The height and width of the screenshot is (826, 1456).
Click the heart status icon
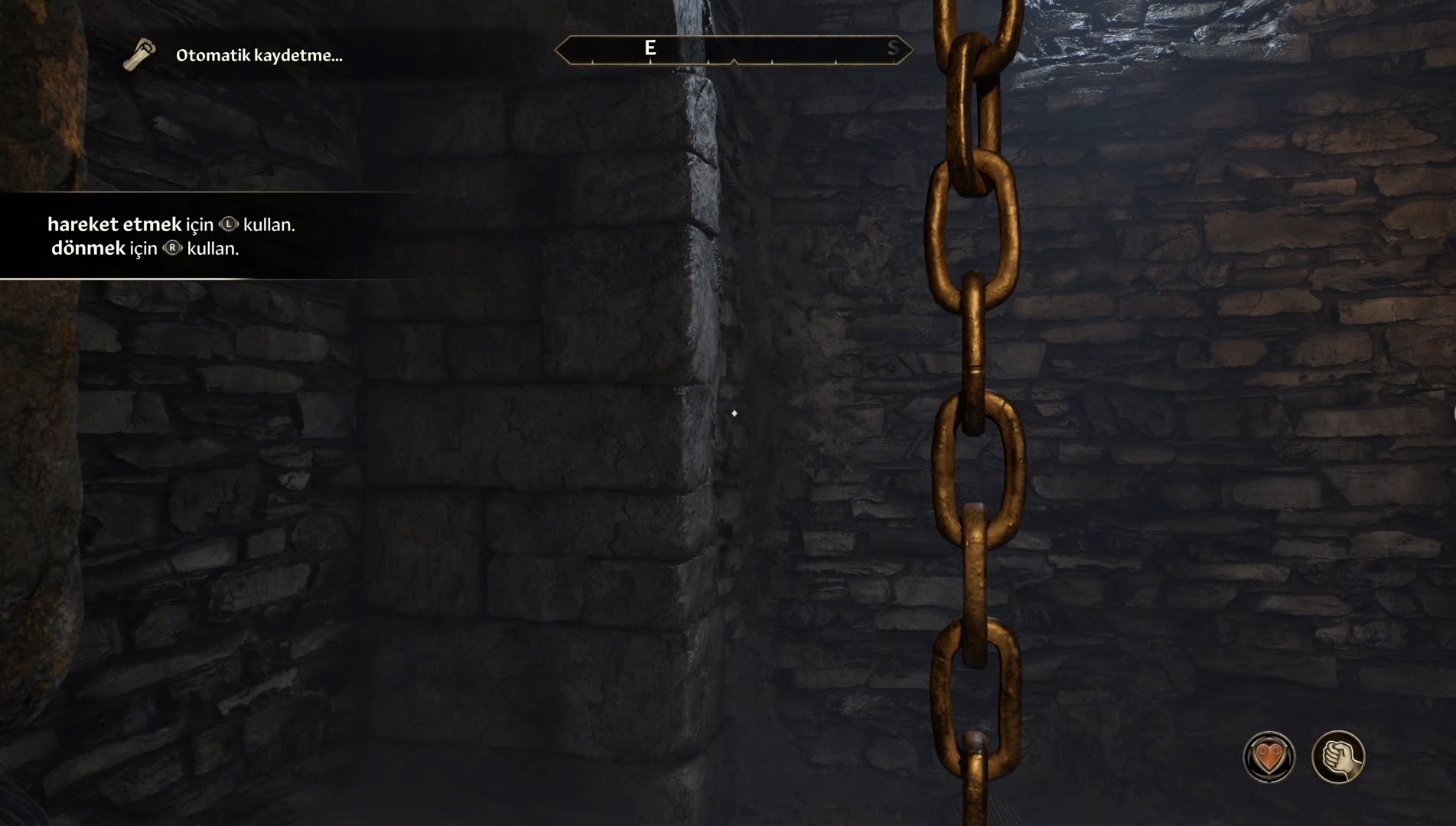click(x=1269, y=757)
